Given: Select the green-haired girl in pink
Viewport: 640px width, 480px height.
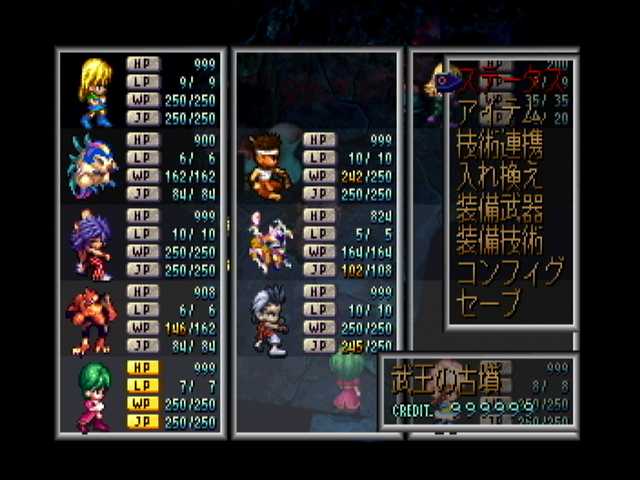Looking at the screenshot, I should click(92, 395).
